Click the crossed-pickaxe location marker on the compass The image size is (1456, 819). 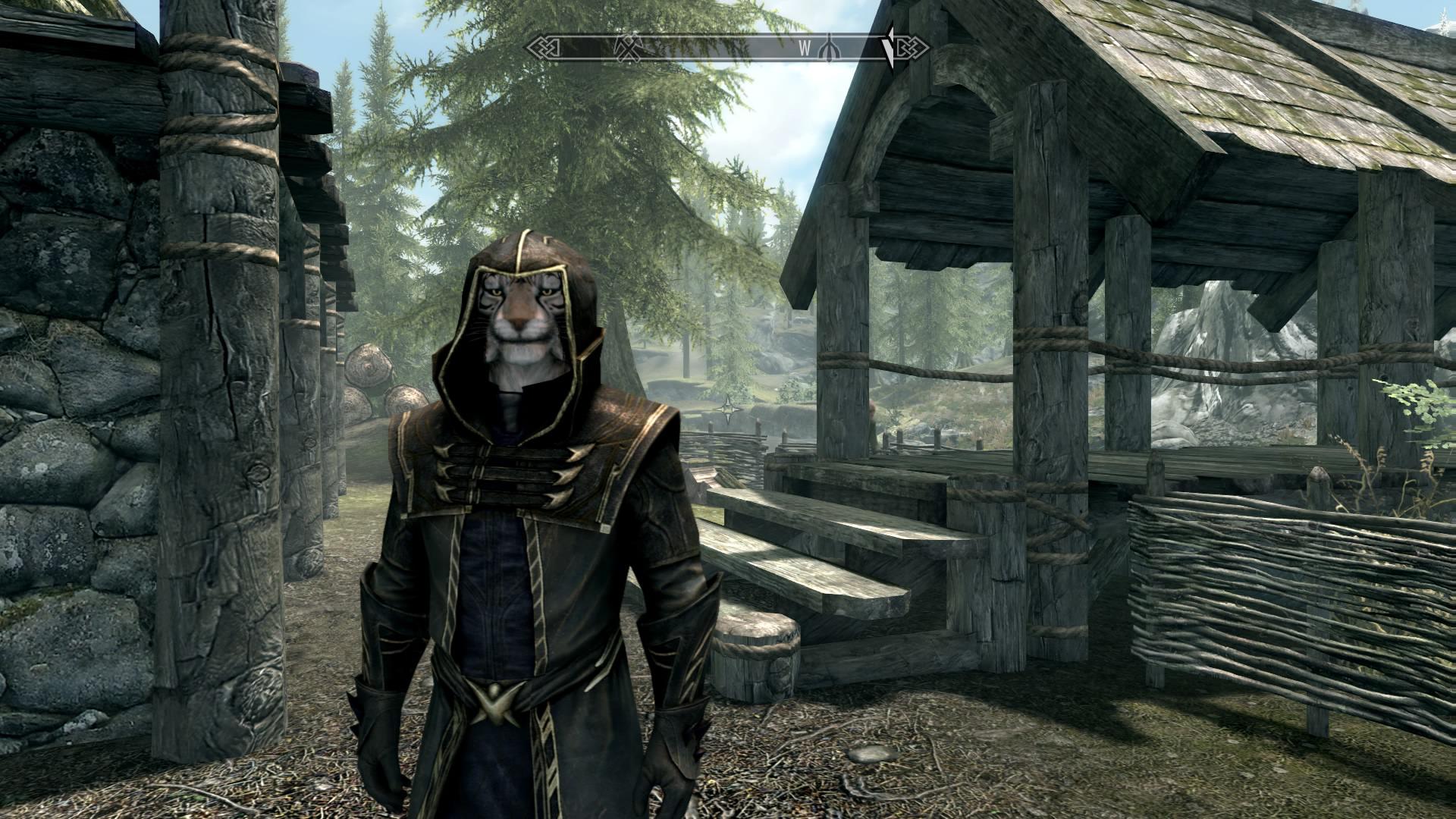pos(629,45)
